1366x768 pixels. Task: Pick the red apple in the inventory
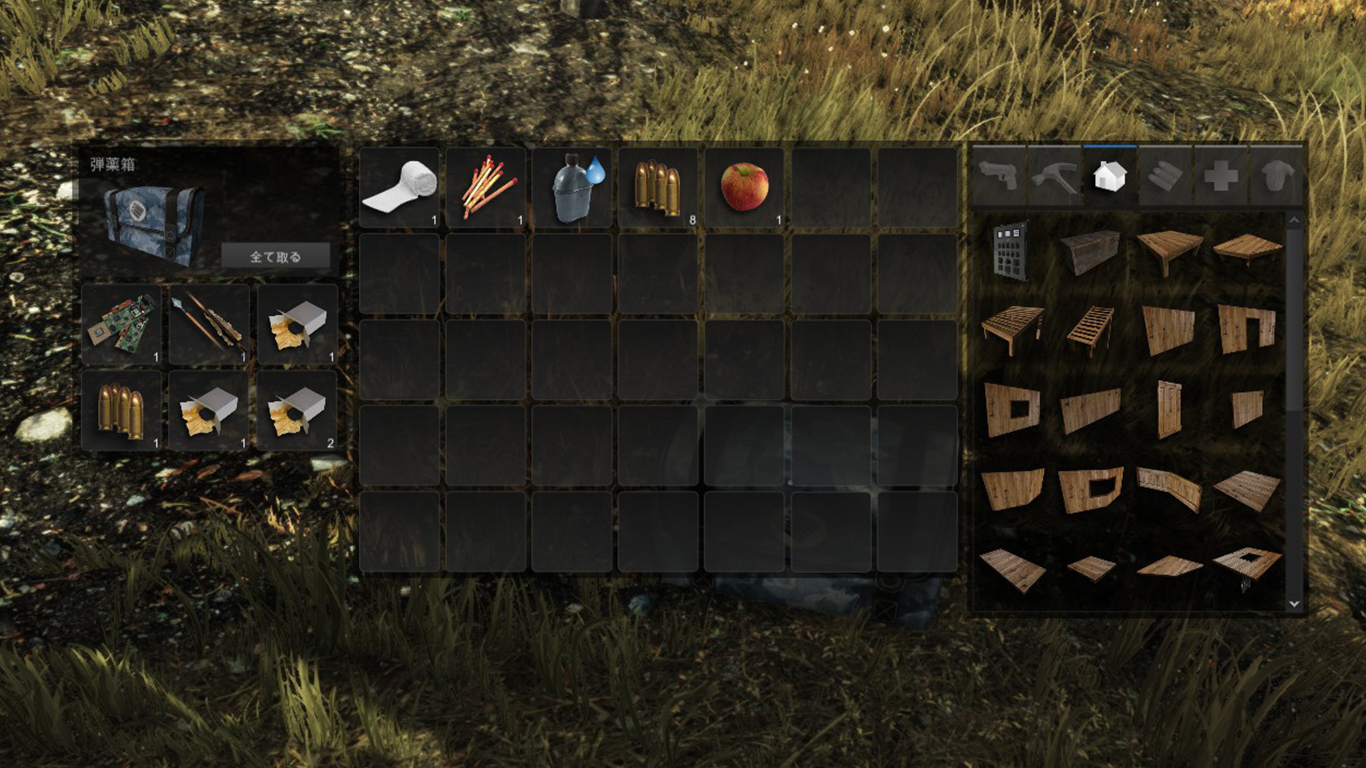(x=745, y=188)
